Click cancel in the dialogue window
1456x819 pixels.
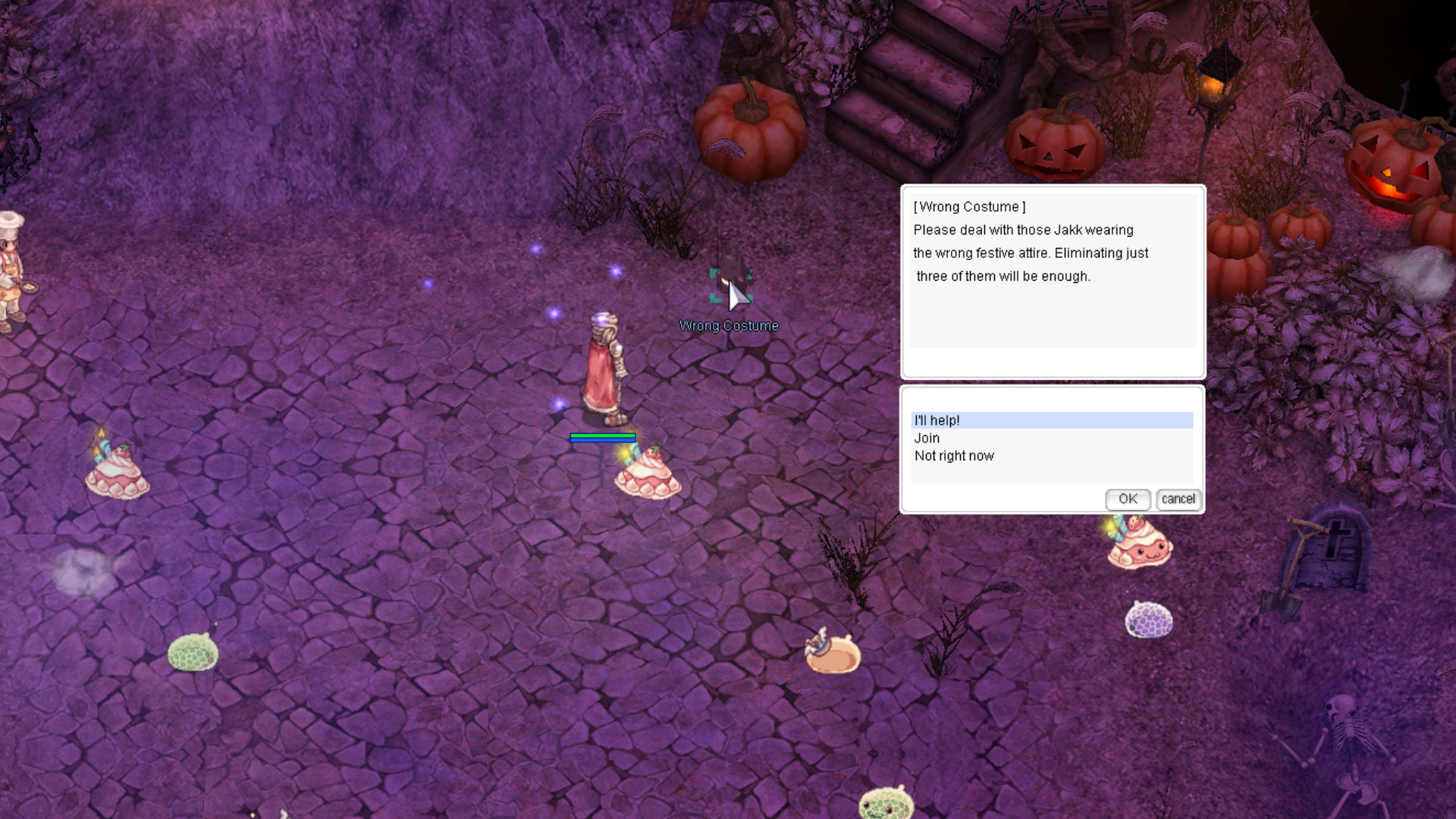click(1178, 499)
